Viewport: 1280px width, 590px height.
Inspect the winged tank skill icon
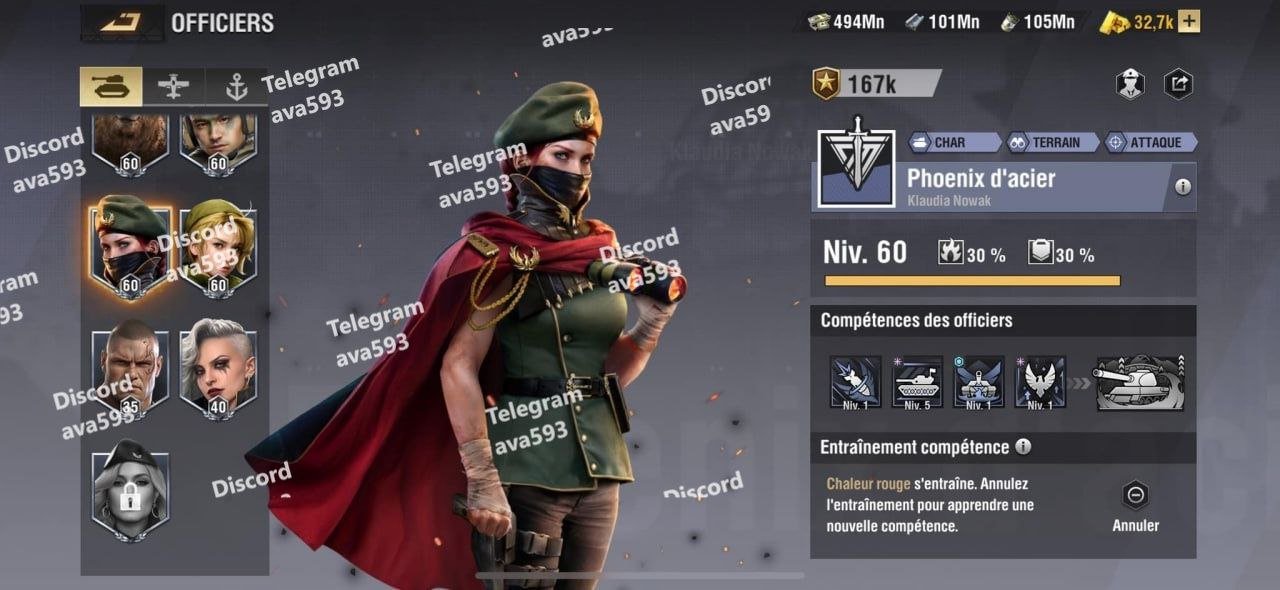point(979,382)
